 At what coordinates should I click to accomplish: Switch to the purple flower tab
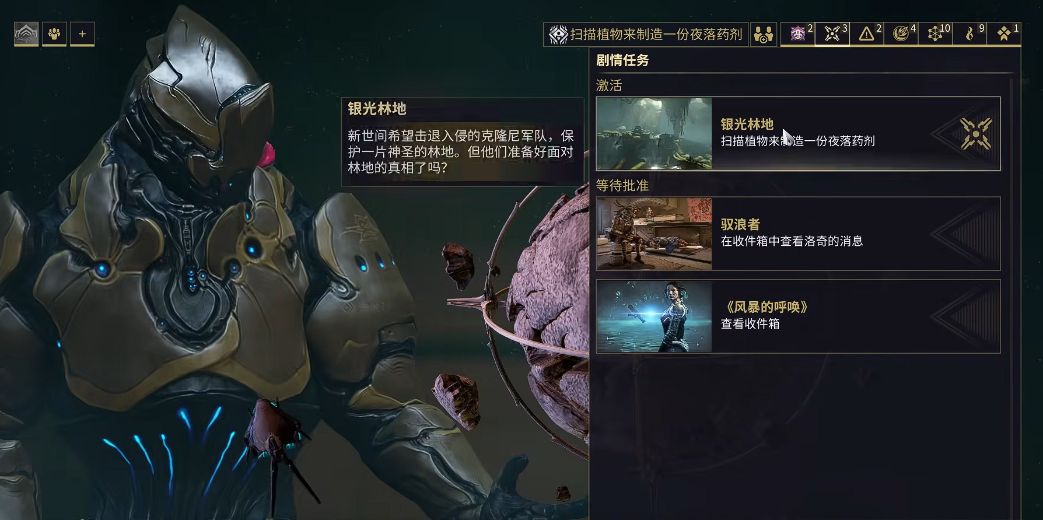pyautogui.click(x=799, y=34)
